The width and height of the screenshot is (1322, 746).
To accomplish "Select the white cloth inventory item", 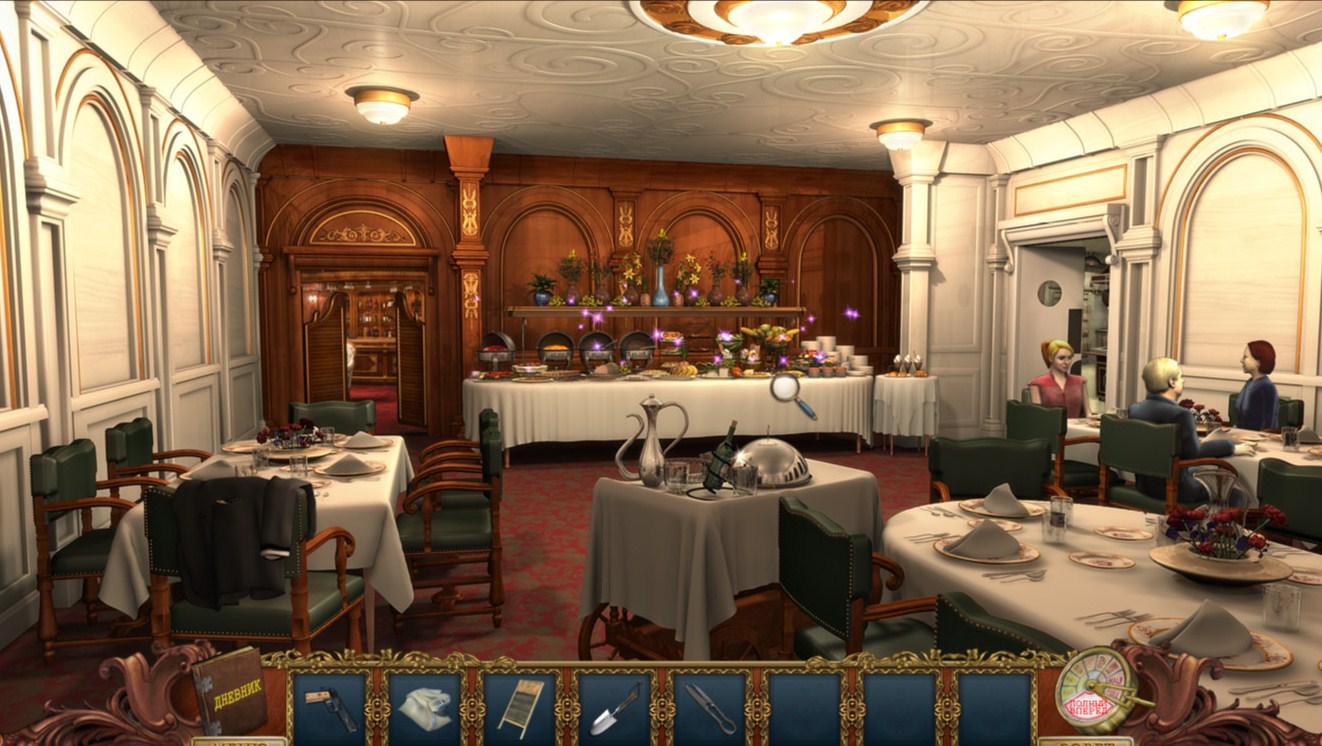I will [x=425, y=708].
